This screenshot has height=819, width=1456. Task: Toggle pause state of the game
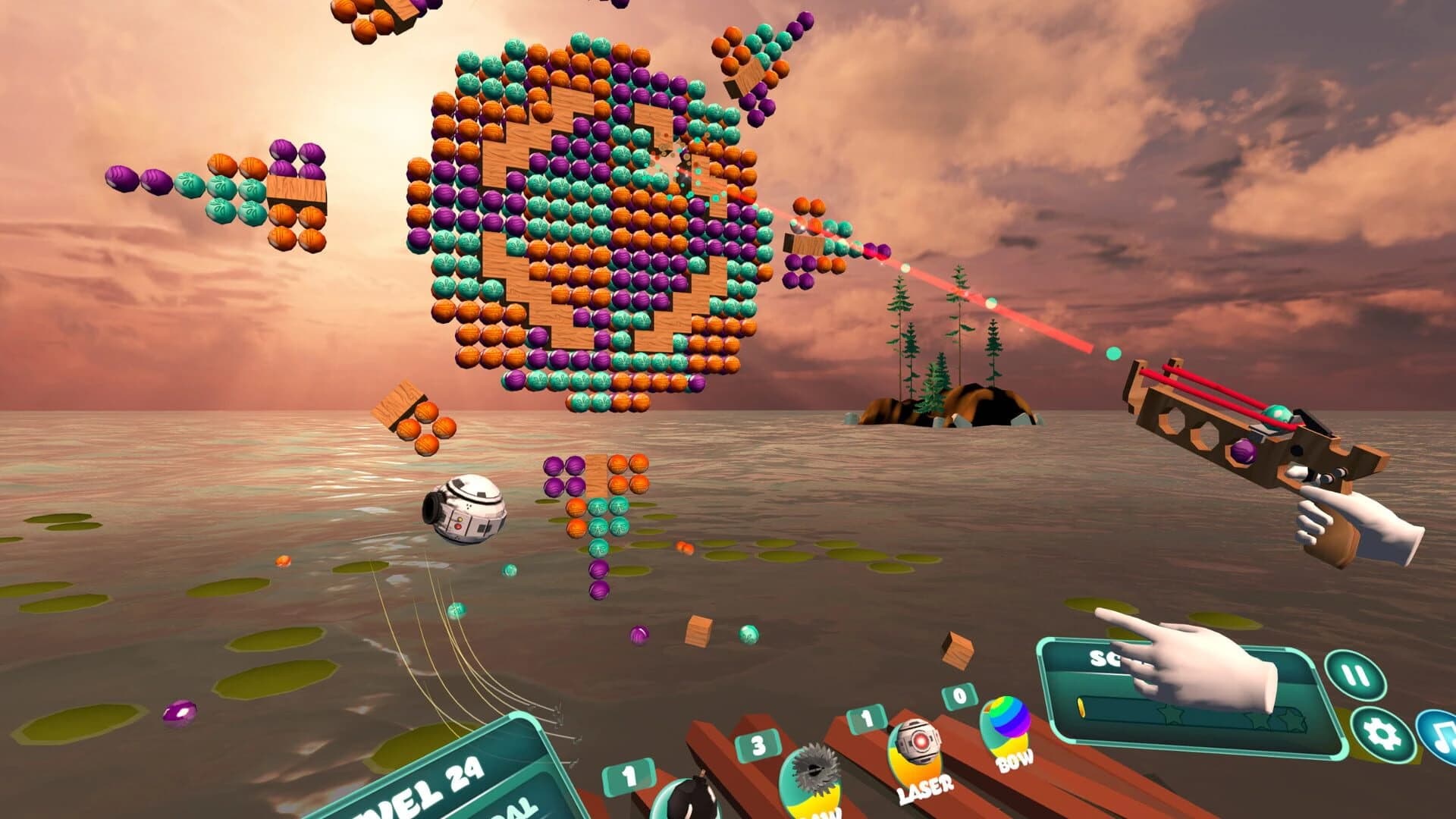[1355, 674]
